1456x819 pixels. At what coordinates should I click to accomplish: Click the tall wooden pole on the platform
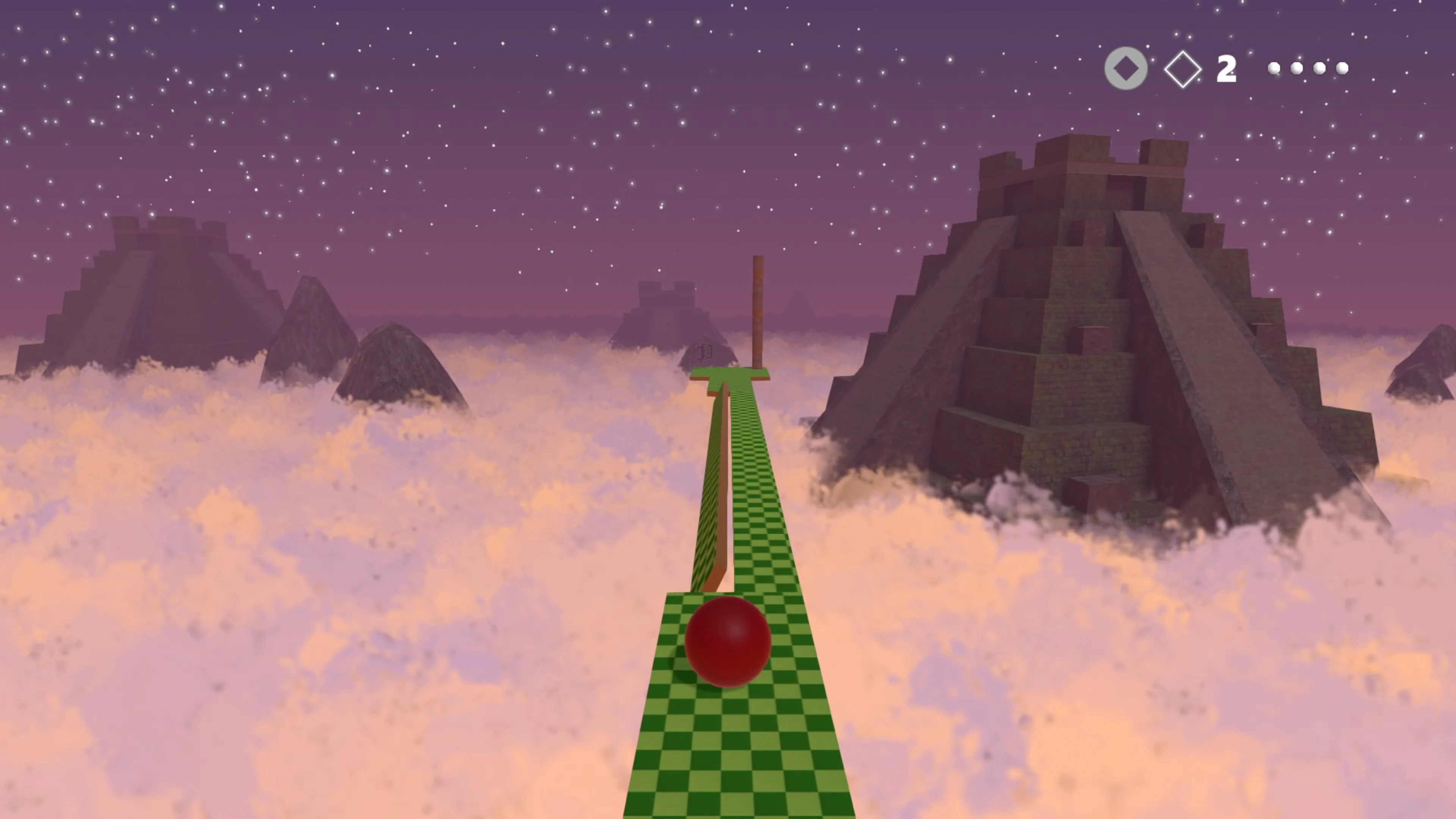tap(758, 311)
